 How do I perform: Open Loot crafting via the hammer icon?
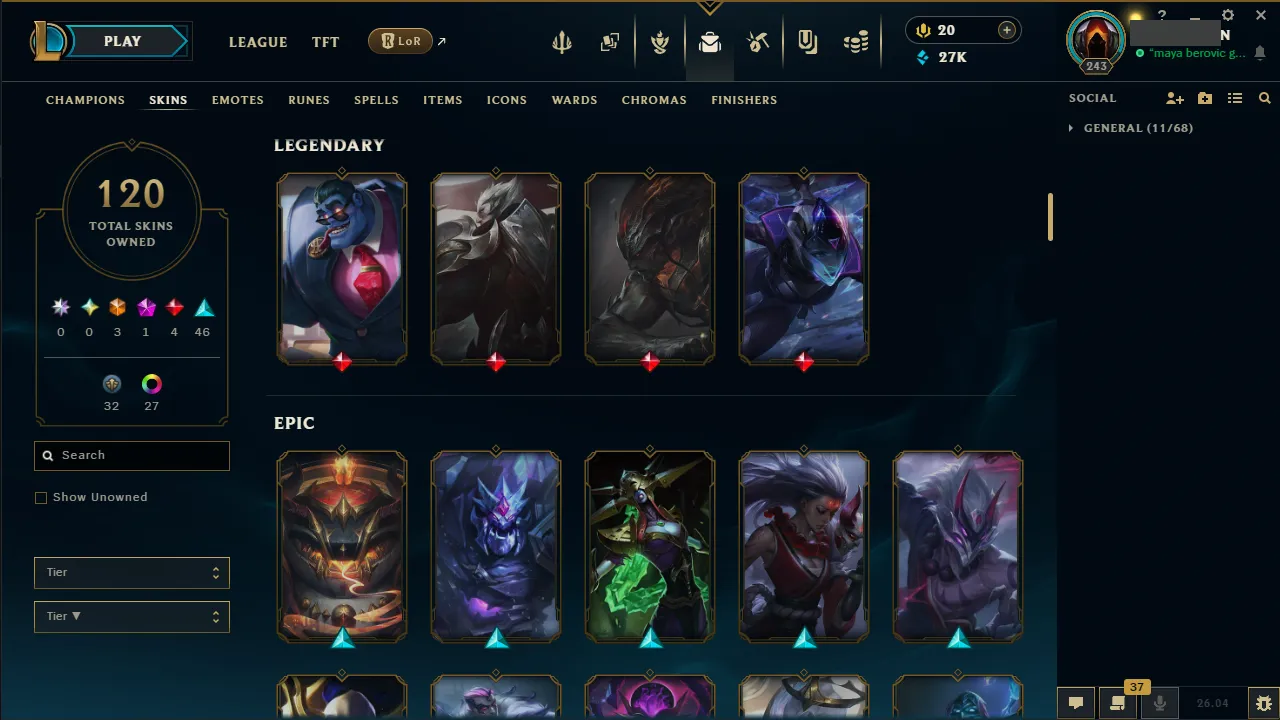tap(758, 41)
